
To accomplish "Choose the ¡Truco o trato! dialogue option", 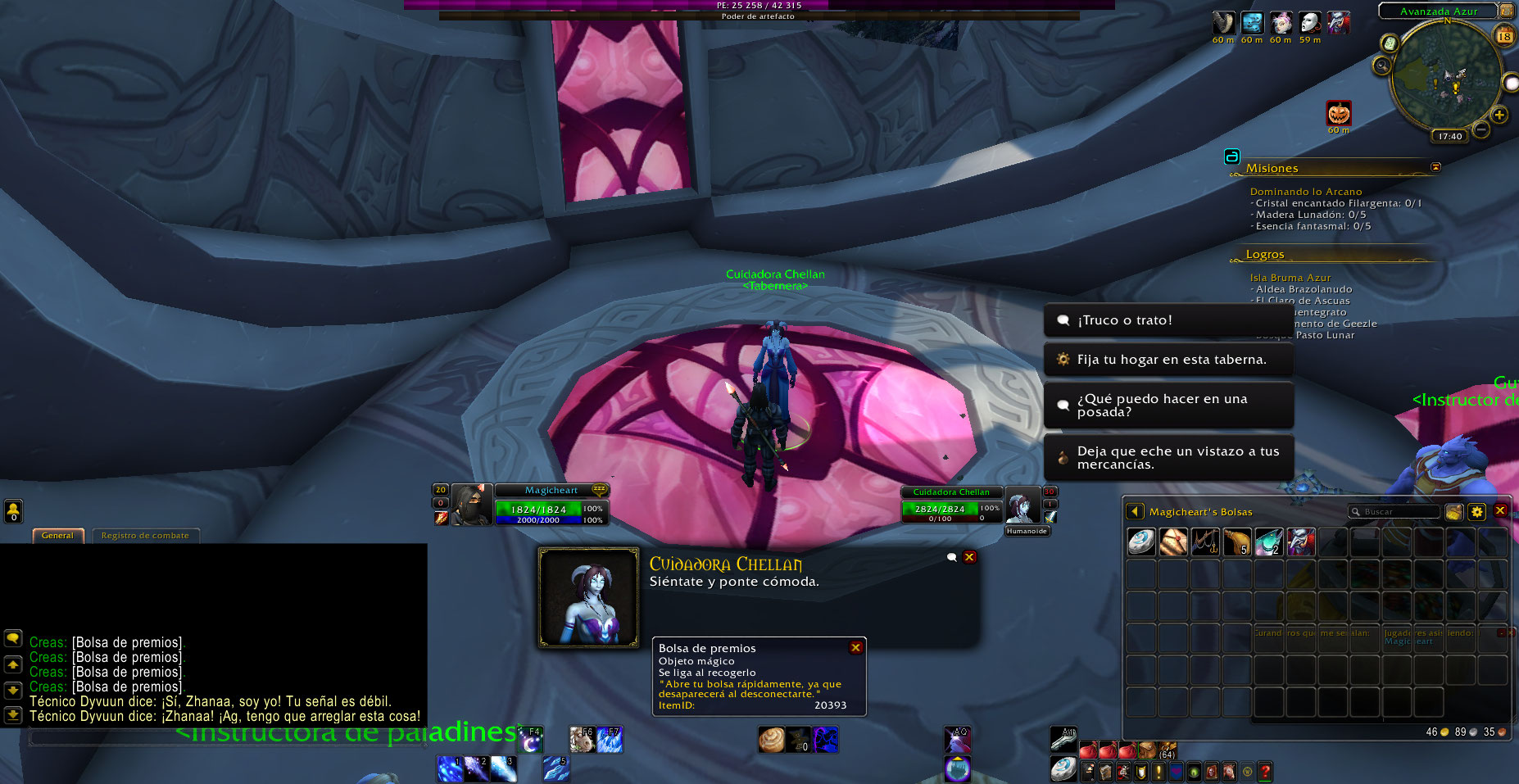I will click(x=1168, y=320).
